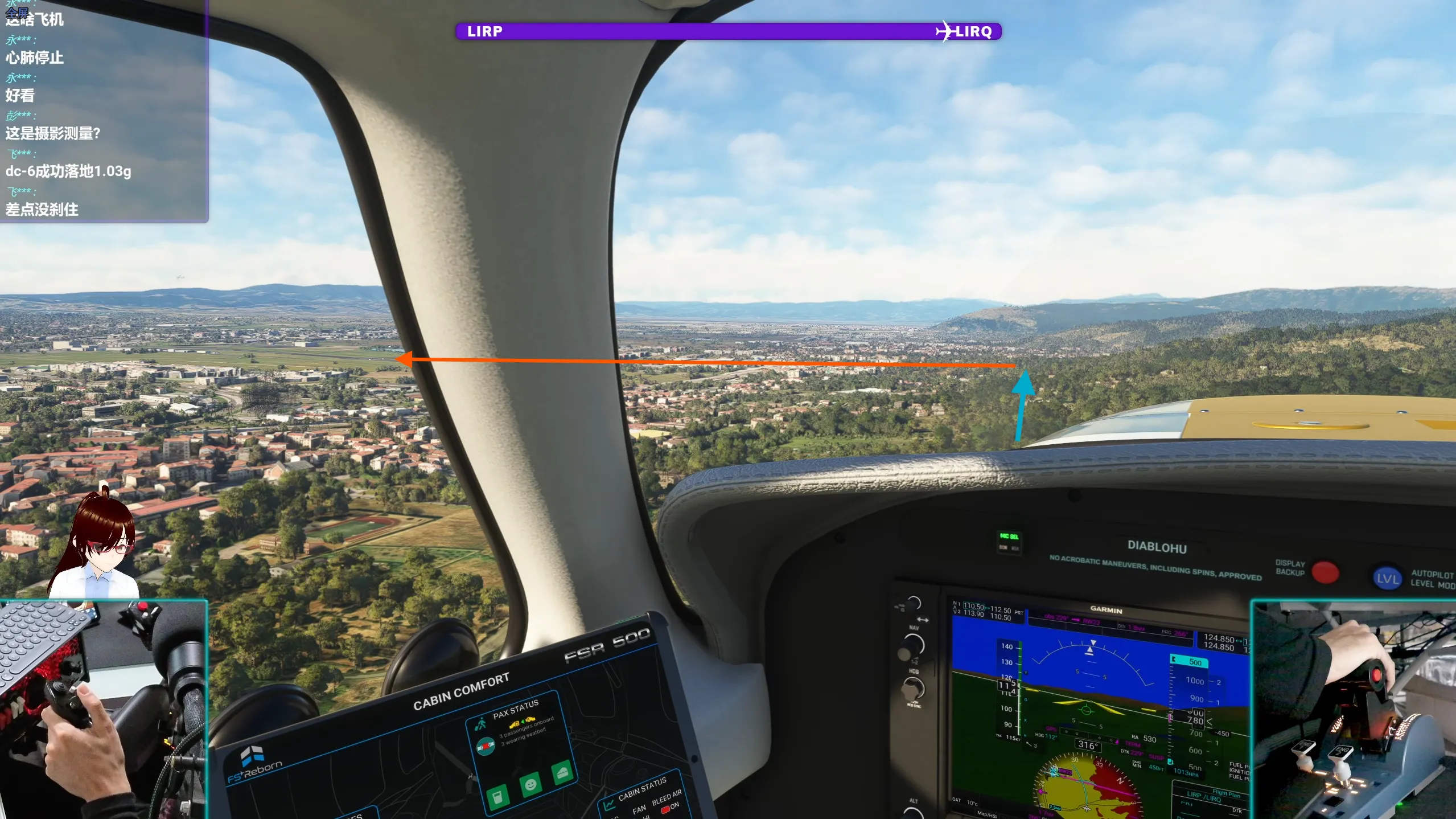The image size is (1456, 819).
Task: Activate the blue LVL autopilot level button
Action: pos(1387,579)
